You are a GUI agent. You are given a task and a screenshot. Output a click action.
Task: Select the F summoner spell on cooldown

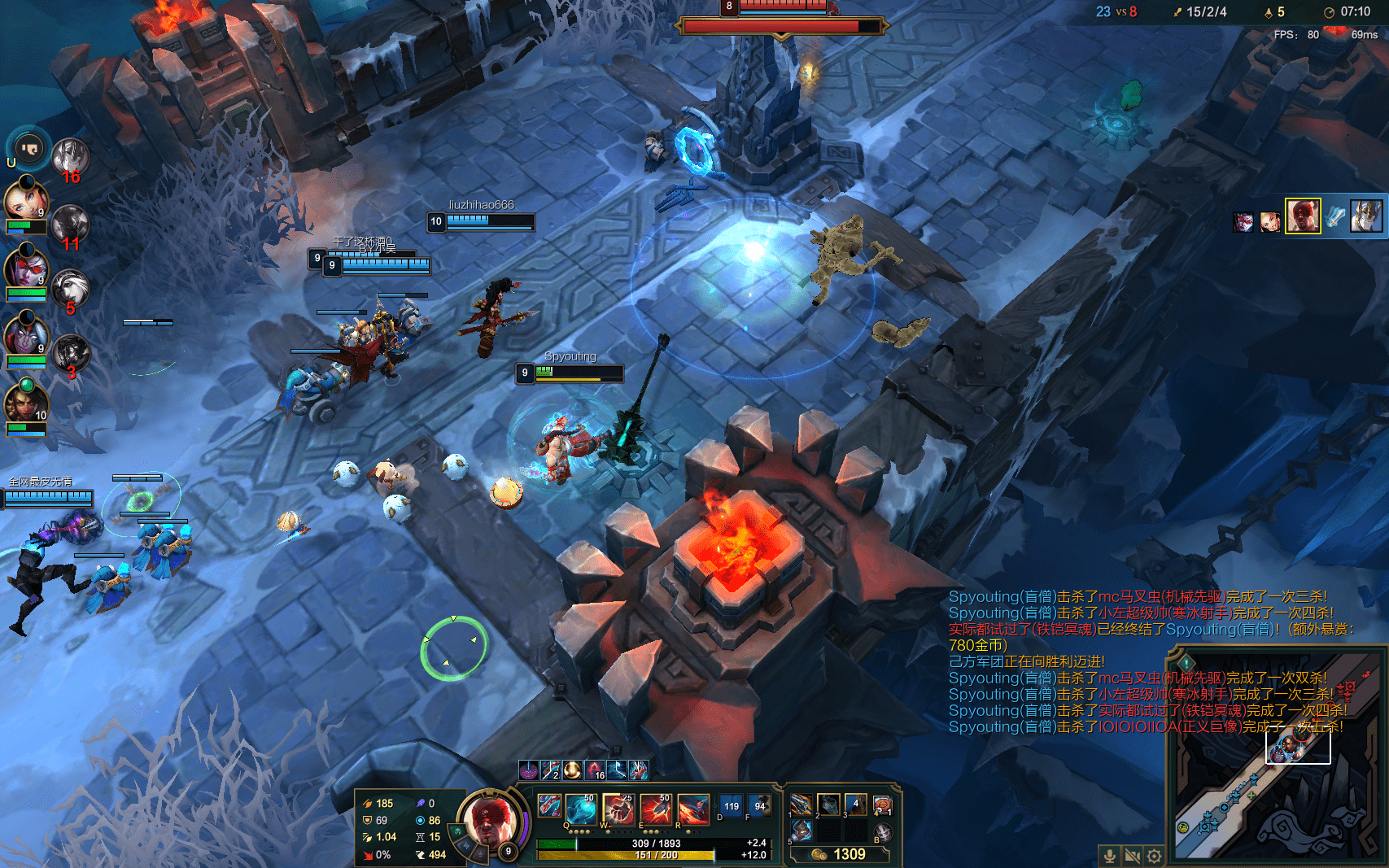[x=759, y=806]
